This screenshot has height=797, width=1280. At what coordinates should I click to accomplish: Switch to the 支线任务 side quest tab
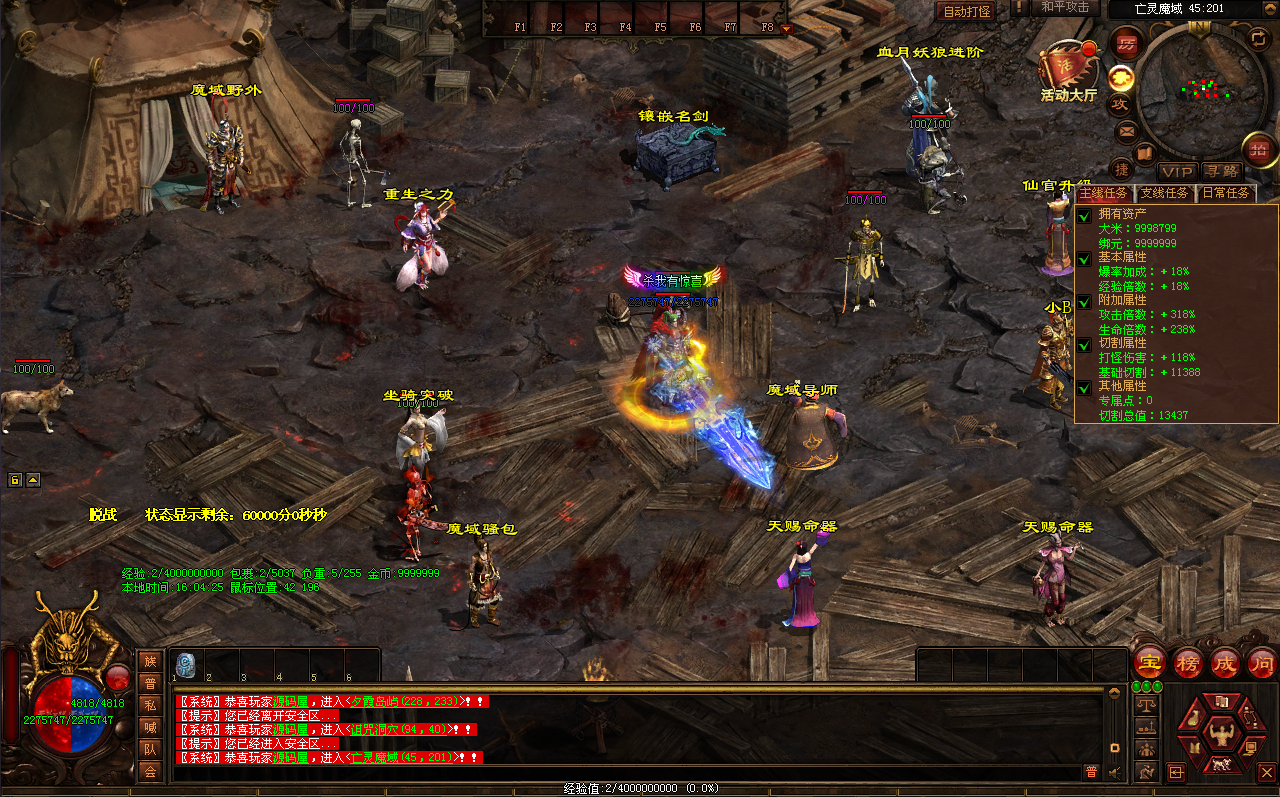[1165, 193]
